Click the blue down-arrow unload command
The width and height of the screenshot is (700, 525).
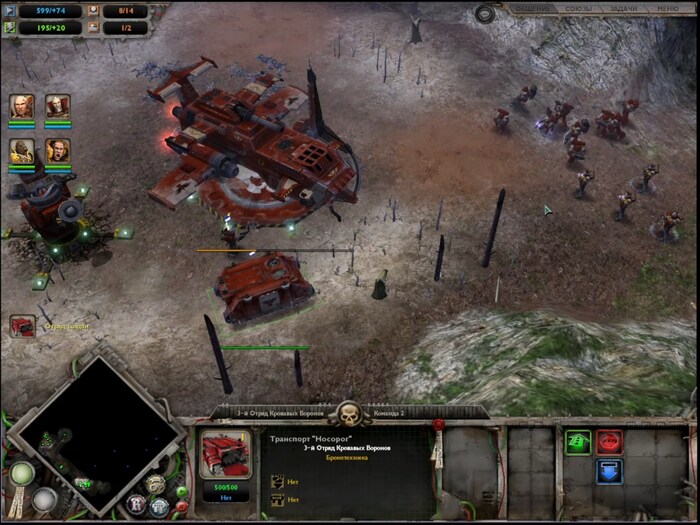pos(609,471)
